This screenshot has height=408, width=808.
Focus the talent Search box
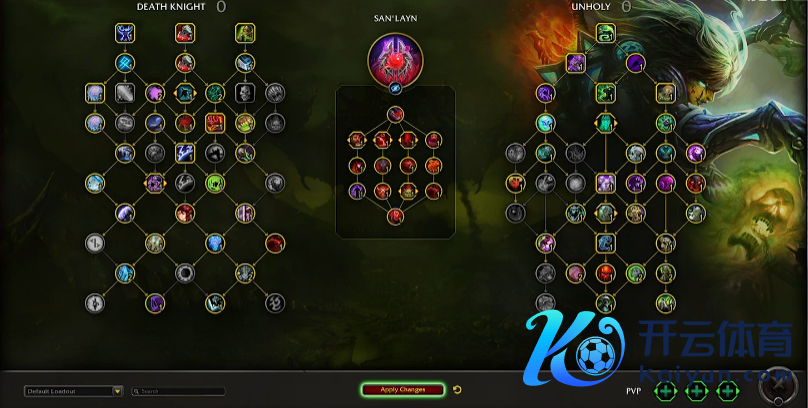181,391
